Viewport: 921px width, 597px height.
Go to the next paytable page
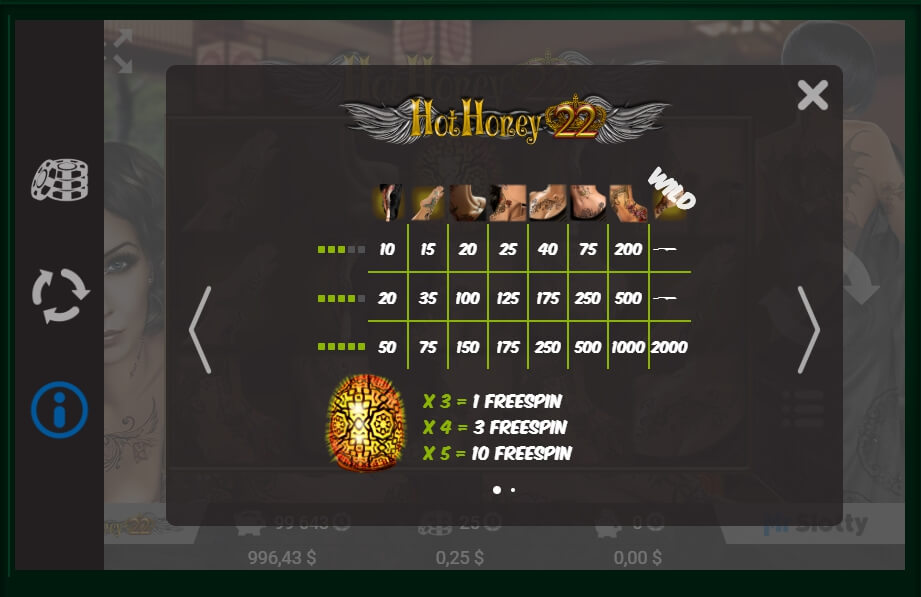pos(808,330)
